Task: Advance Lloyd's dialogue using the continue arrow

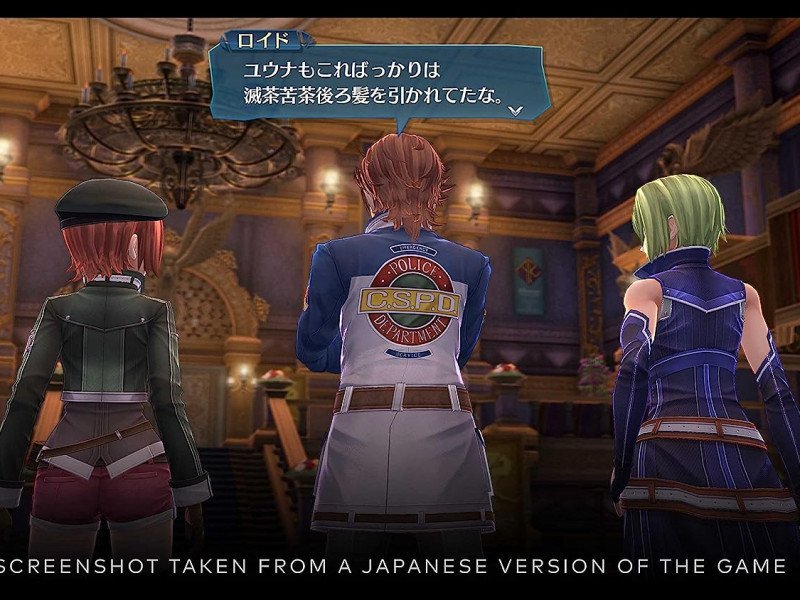Action: tap(515, 110)
